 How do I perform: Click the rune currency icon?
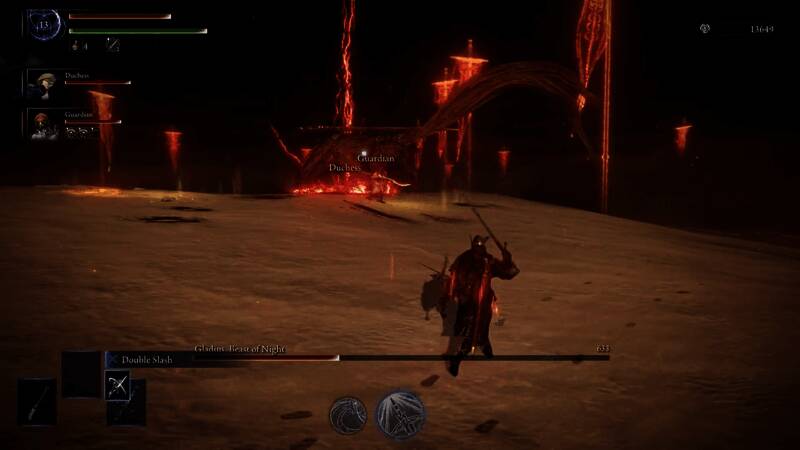pos(705,29)
